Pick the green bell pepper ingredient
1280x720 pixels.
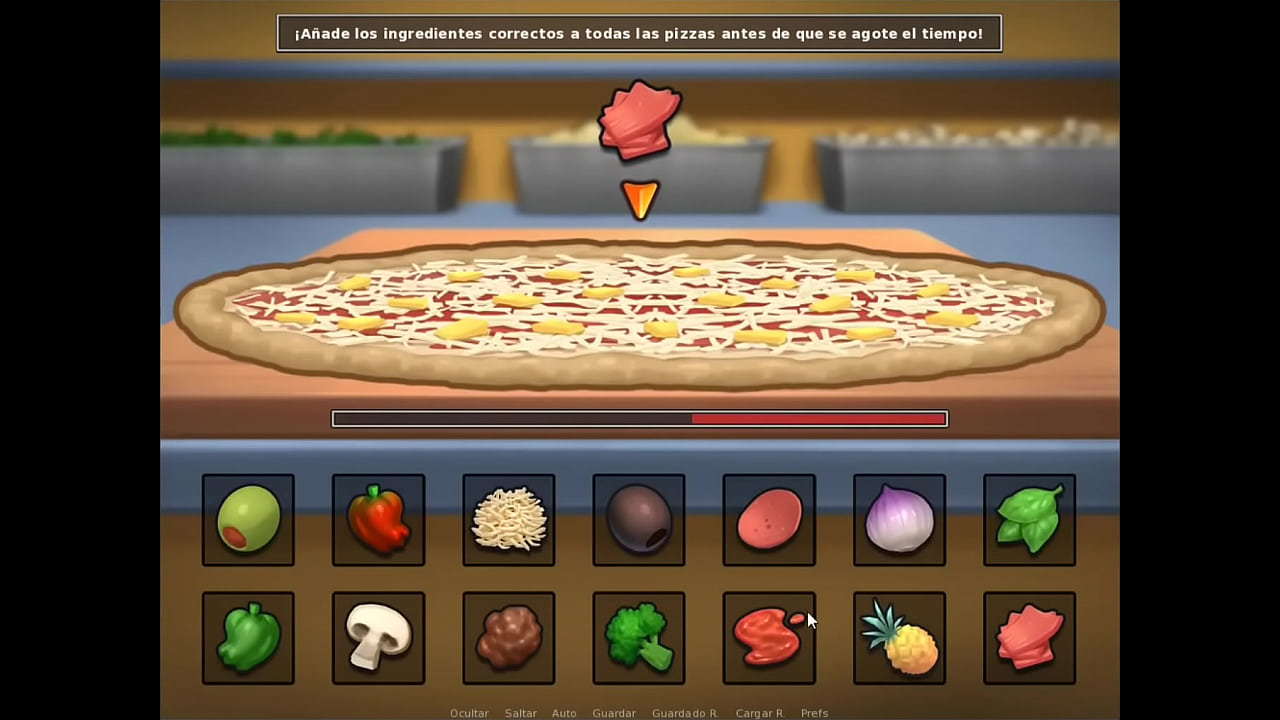click(248, 637)
